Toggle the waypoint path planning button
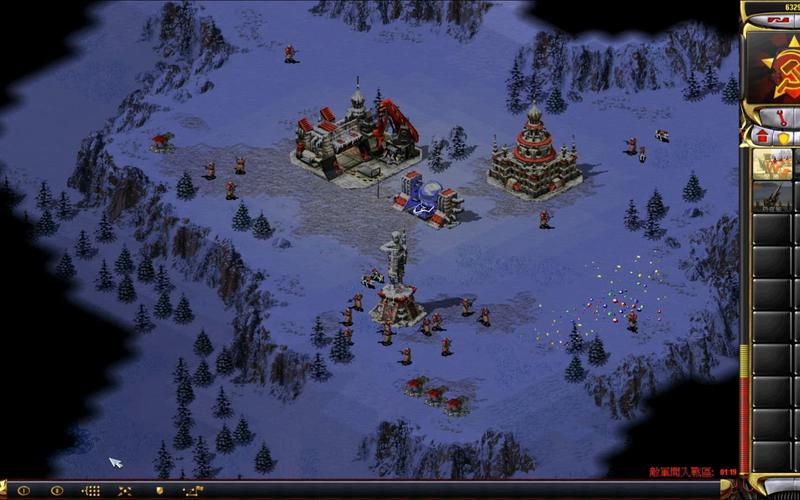 tap(192, 491)
